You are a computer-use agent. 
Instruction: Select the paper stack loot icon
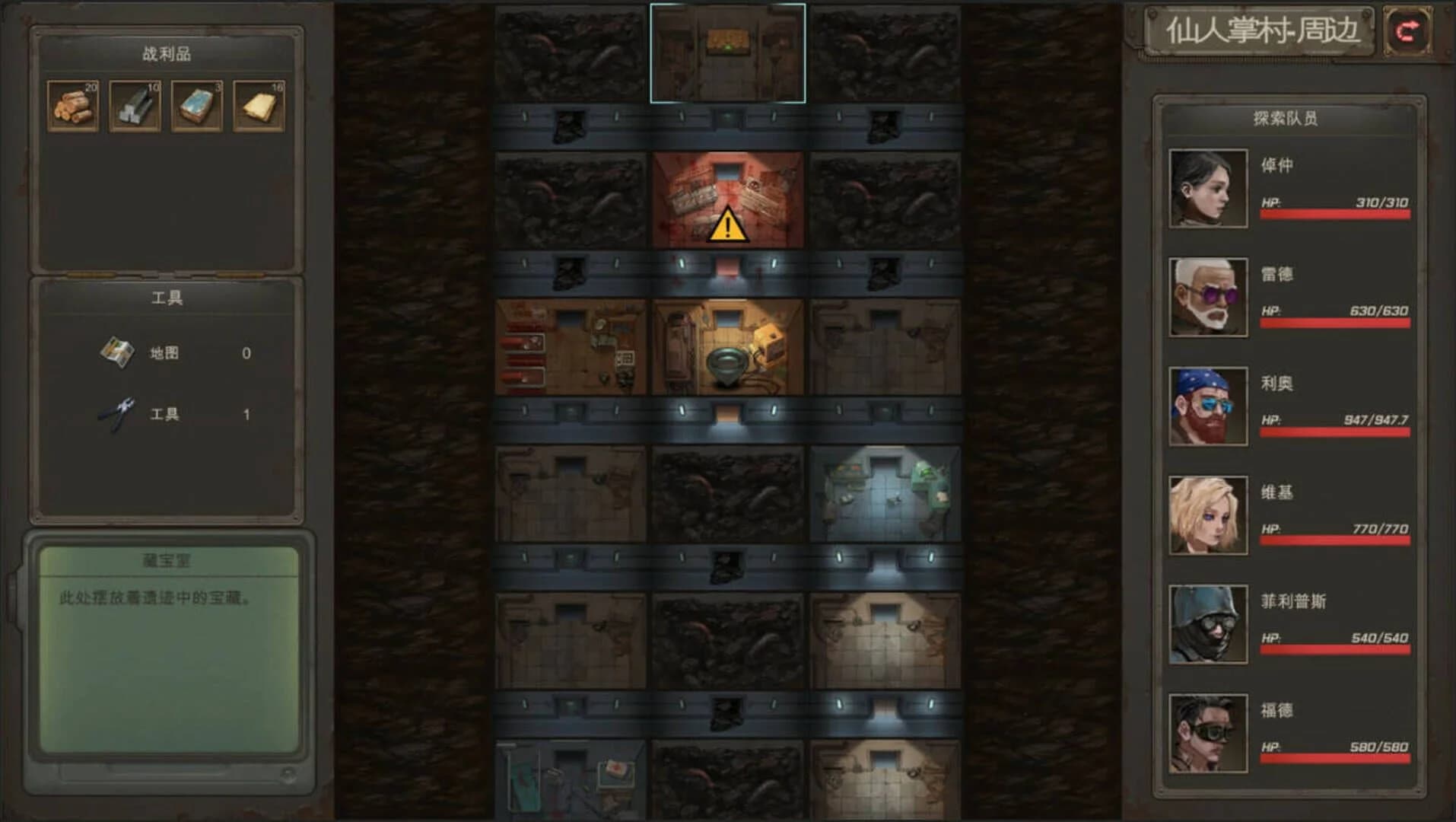pyautogui.click(x=257, y=105)
